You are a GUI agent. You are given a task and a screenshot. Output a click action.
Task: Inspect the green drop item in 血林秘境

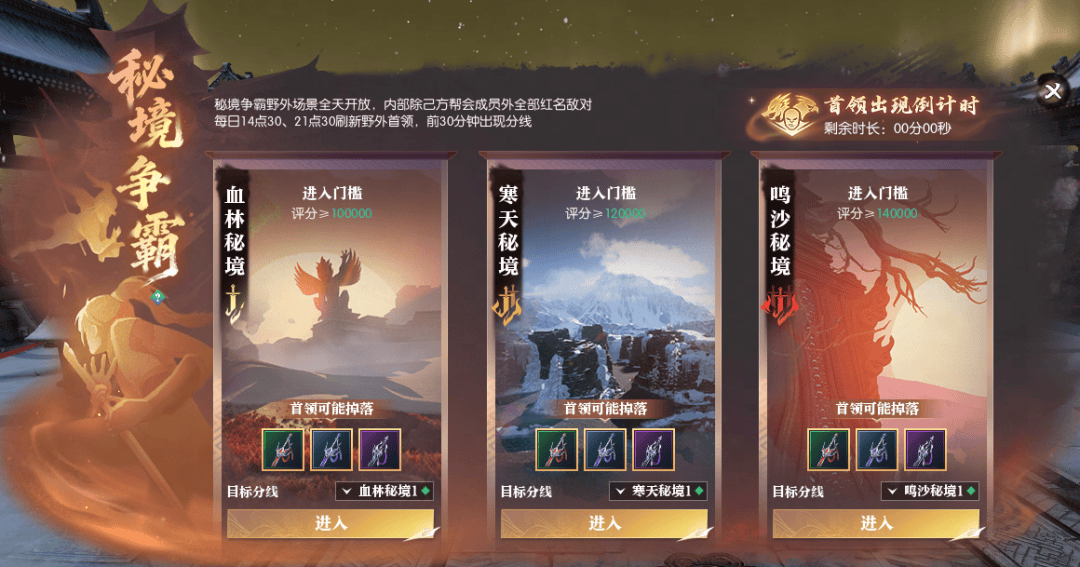(282, 449)
